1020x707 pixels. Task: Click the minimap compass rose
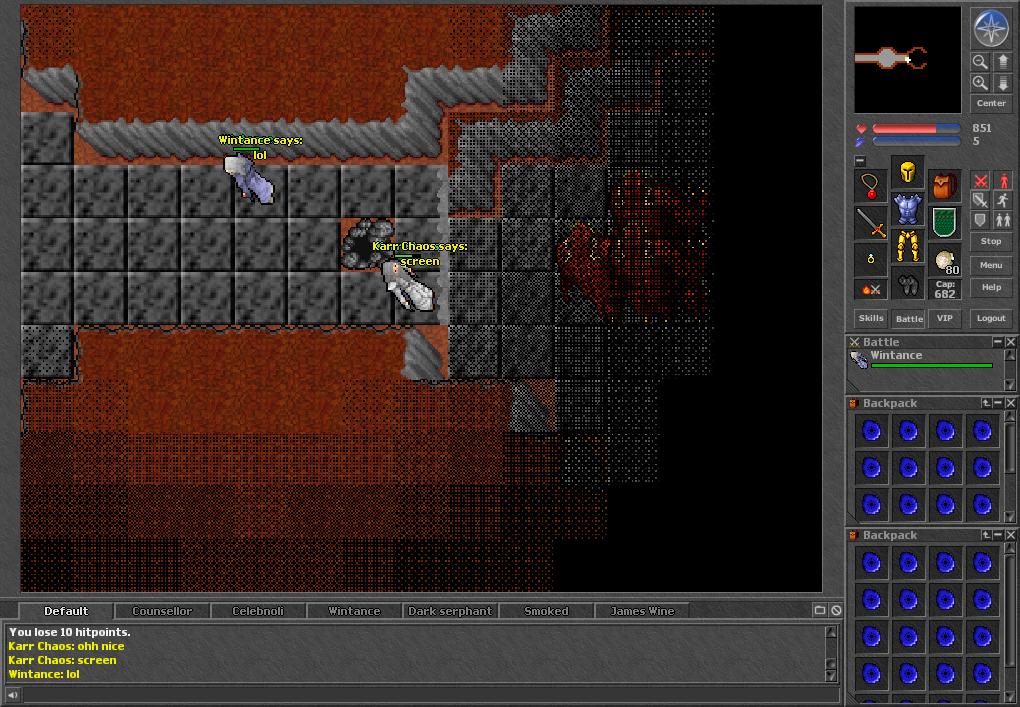coord(991,28)
